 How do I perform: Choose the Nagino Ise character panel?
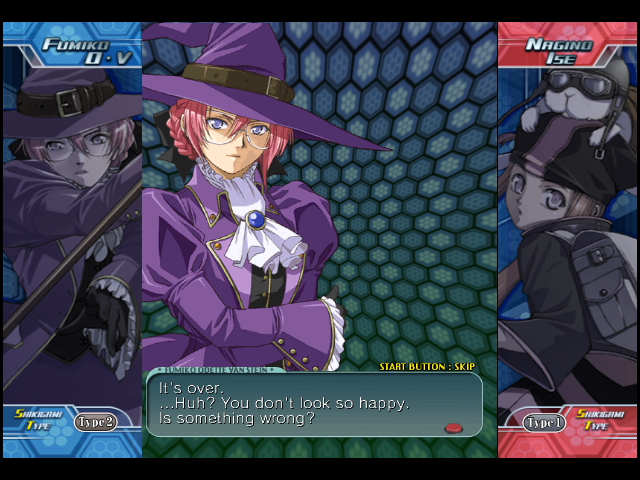point(567,240)
